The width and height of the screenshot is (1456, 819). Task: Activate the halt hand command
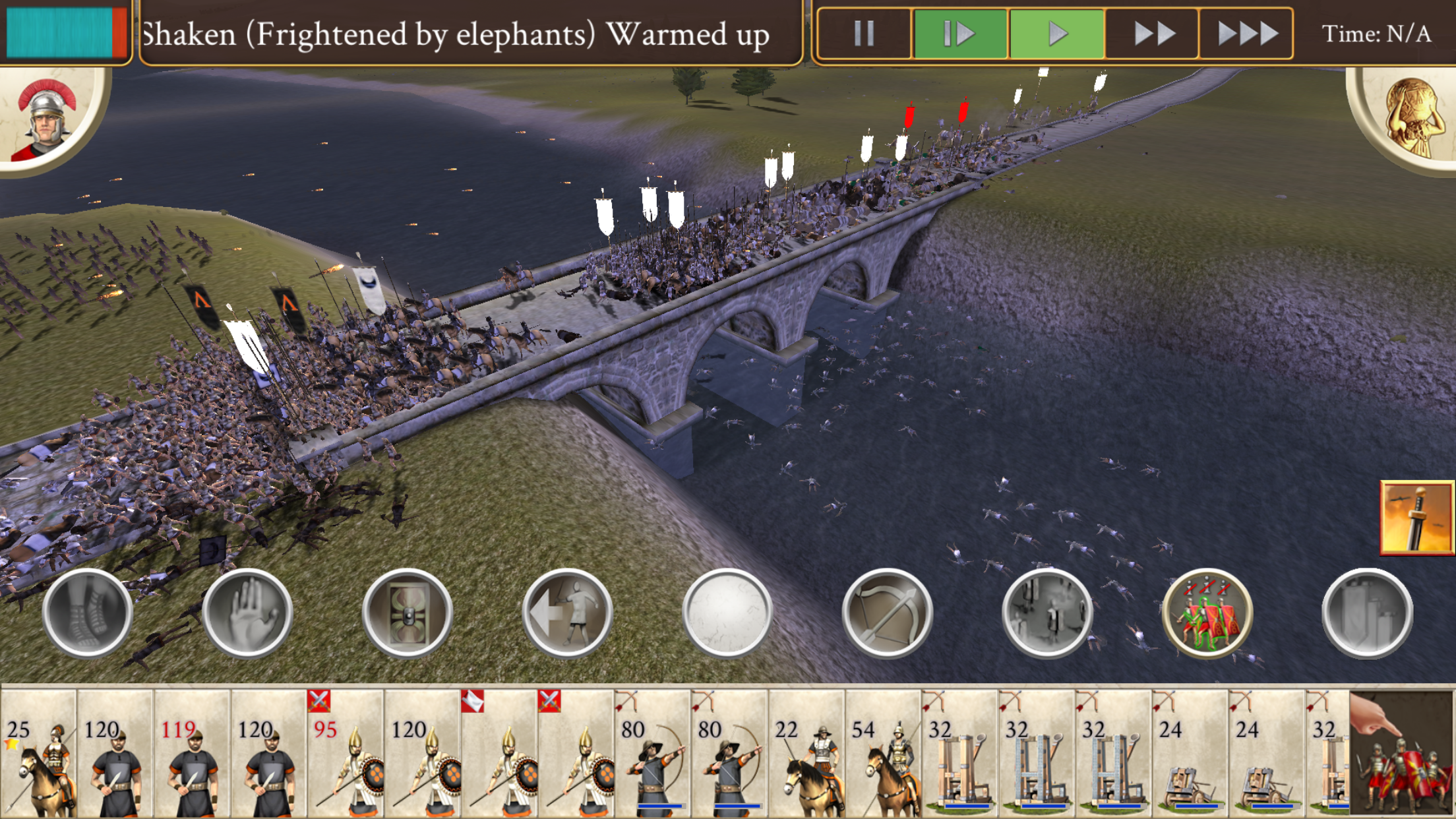247,613
